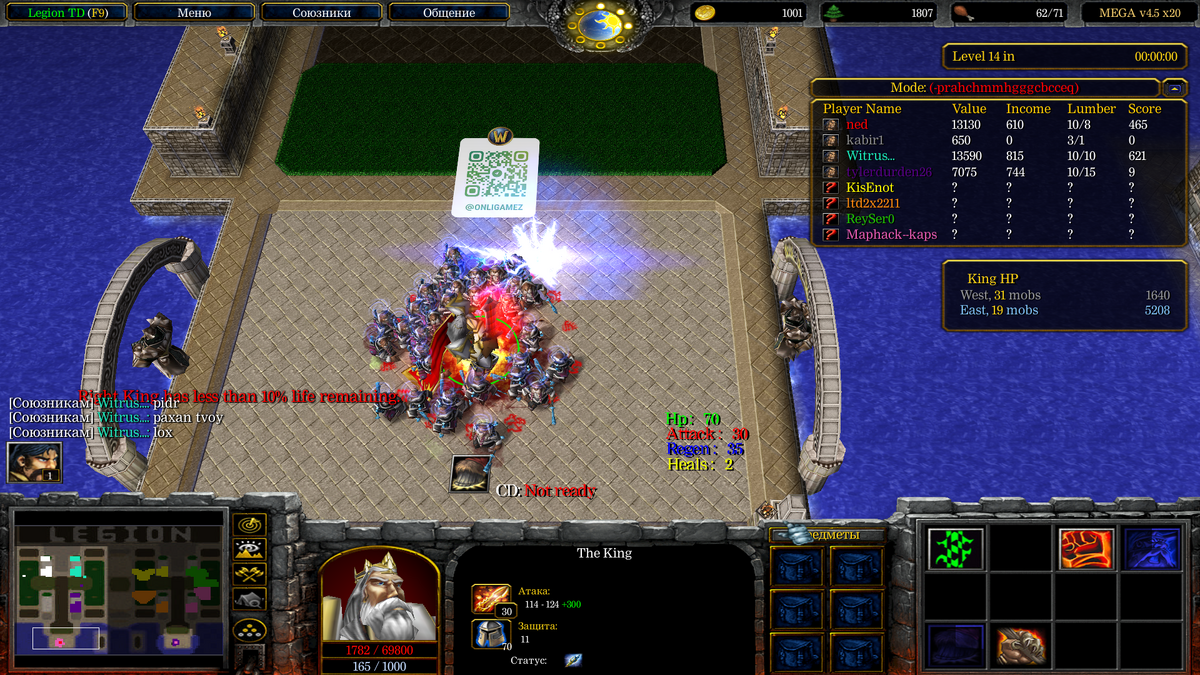
Task: Open the Общение chat log
Action: (449, 13)
